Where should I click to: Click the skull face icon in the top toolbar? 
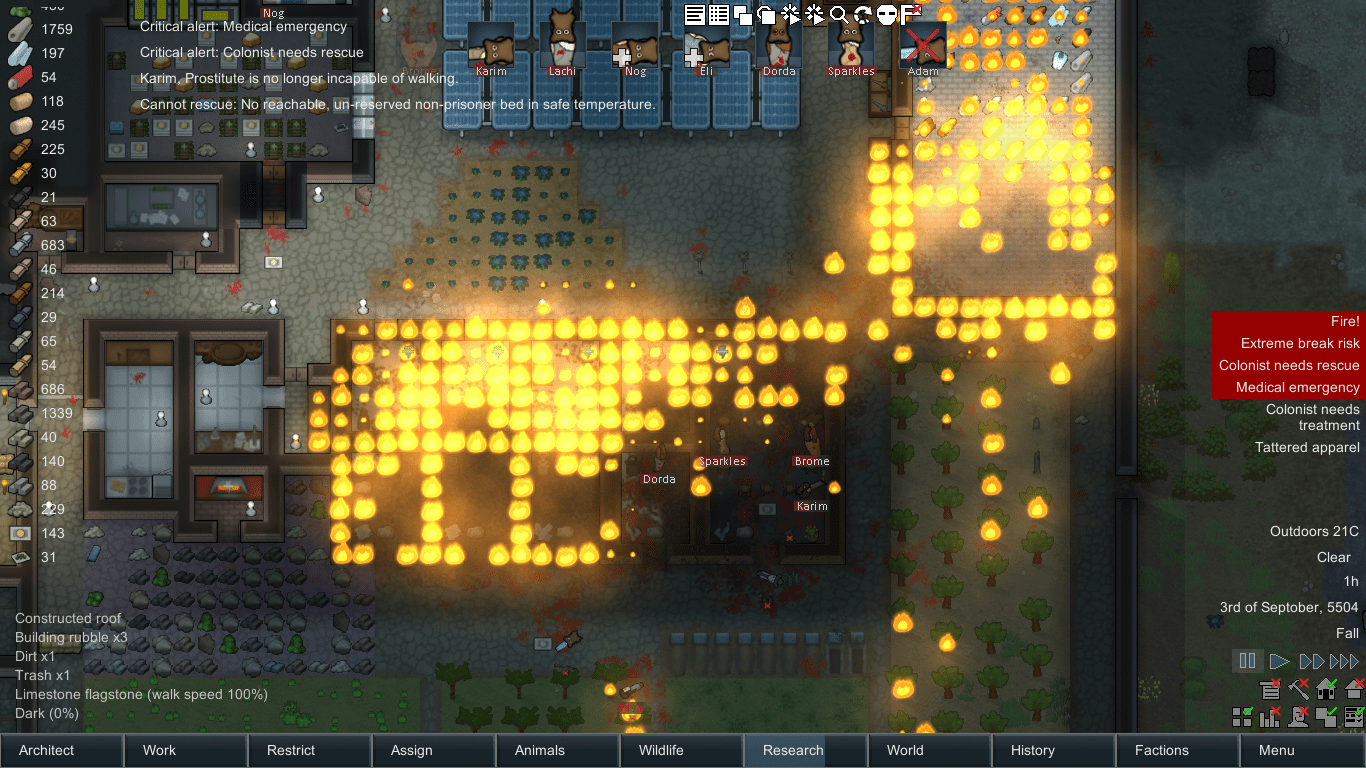887,15
